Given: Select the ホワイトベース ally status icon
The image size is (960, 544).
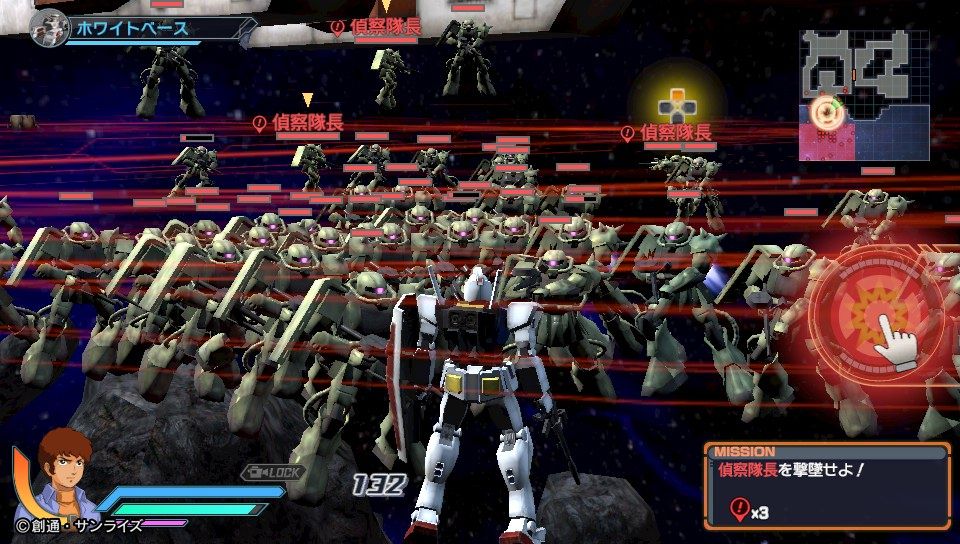Looking at the screenshot, I should (x=48, y=28).
